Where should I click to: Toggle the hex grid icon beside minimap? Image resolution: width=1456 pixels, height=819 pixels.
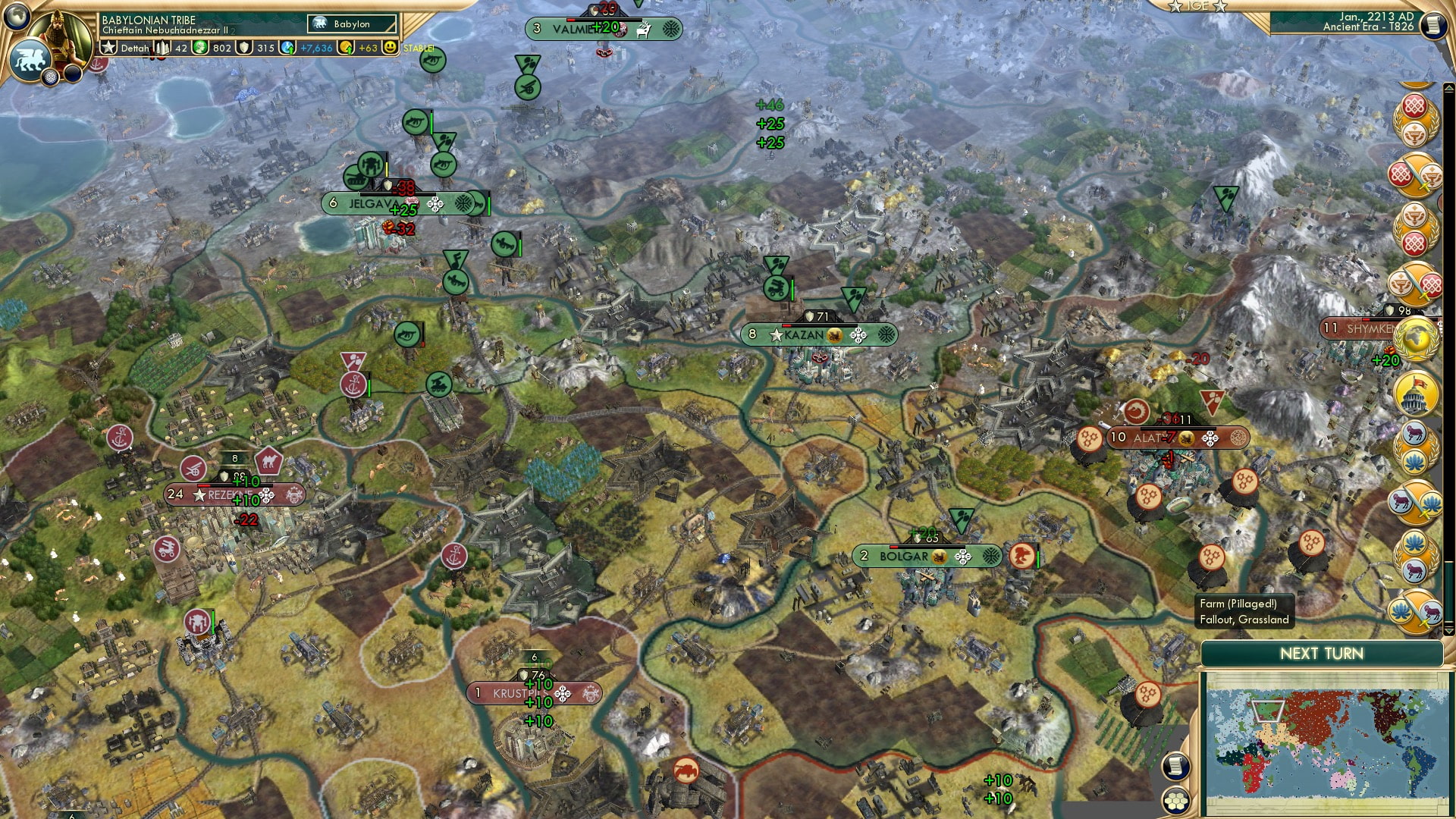tap(1175, 802)
